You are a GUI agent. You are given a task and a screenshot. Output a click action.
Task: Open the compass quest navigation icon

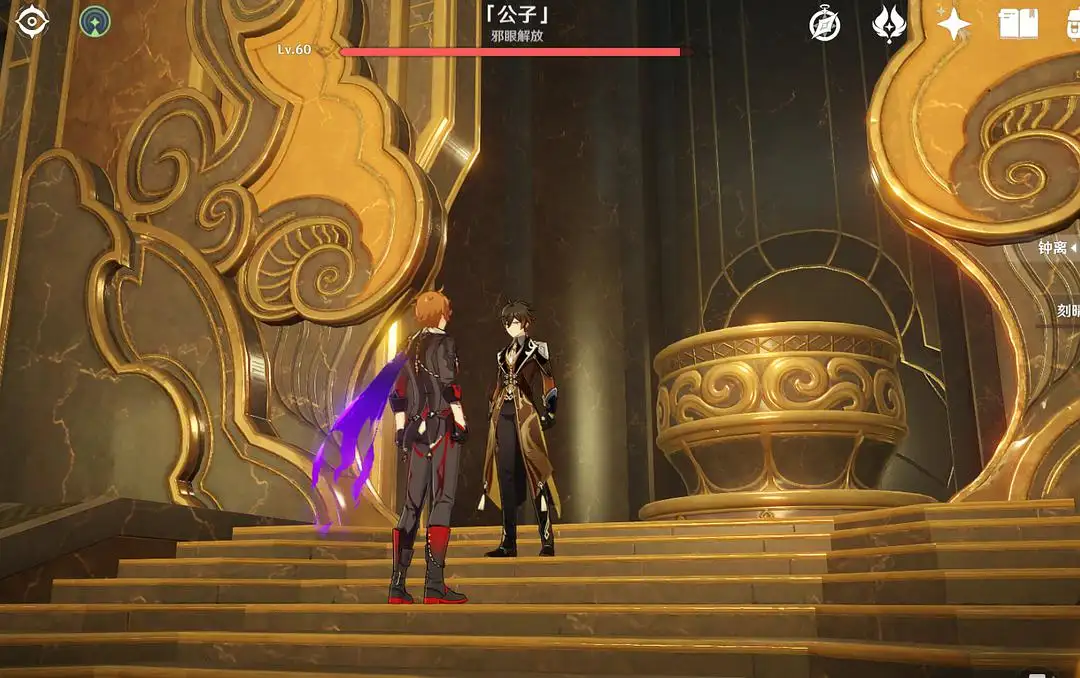click(x=824, y=24)
